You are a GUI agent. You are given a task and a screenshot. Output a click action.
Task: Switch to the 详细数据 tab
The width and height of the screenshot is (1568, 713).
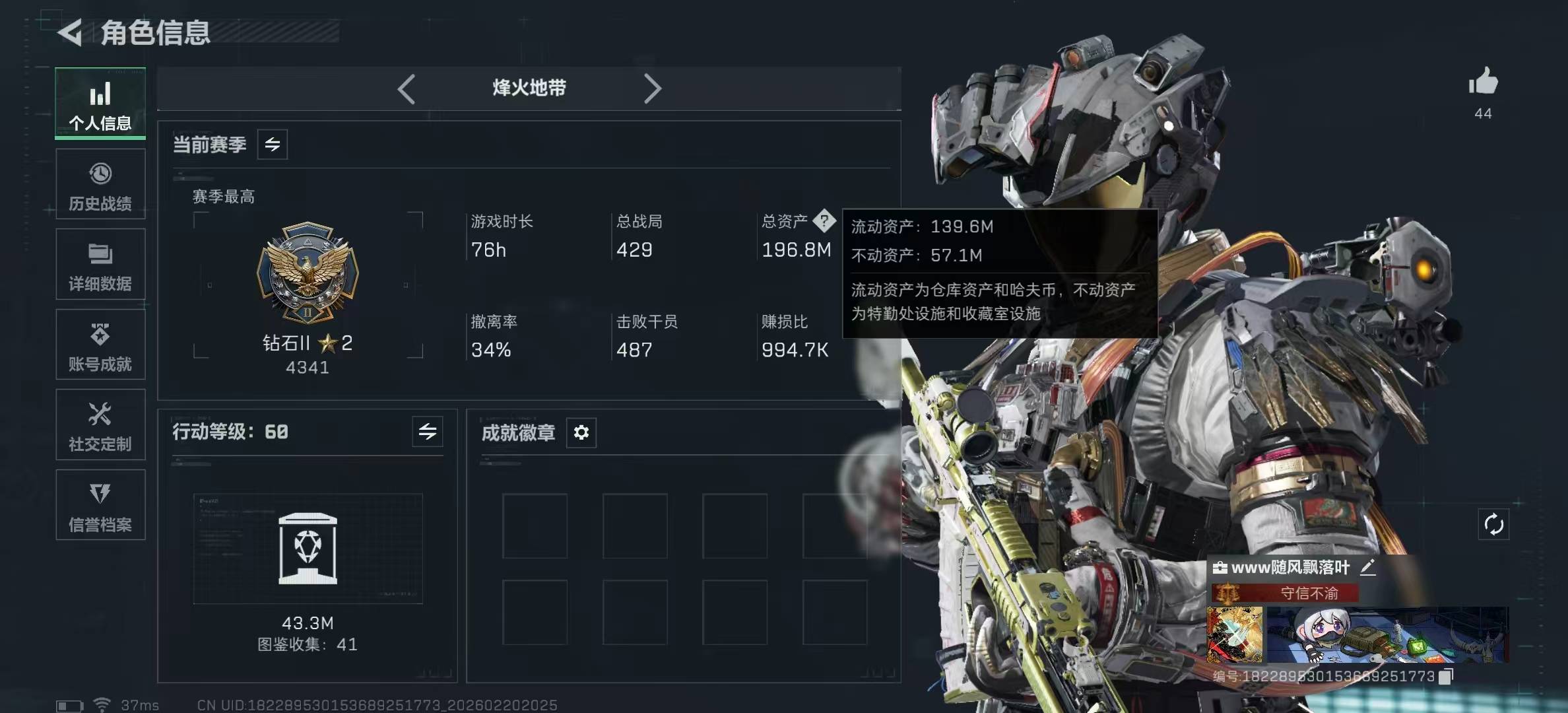point(100,265)
